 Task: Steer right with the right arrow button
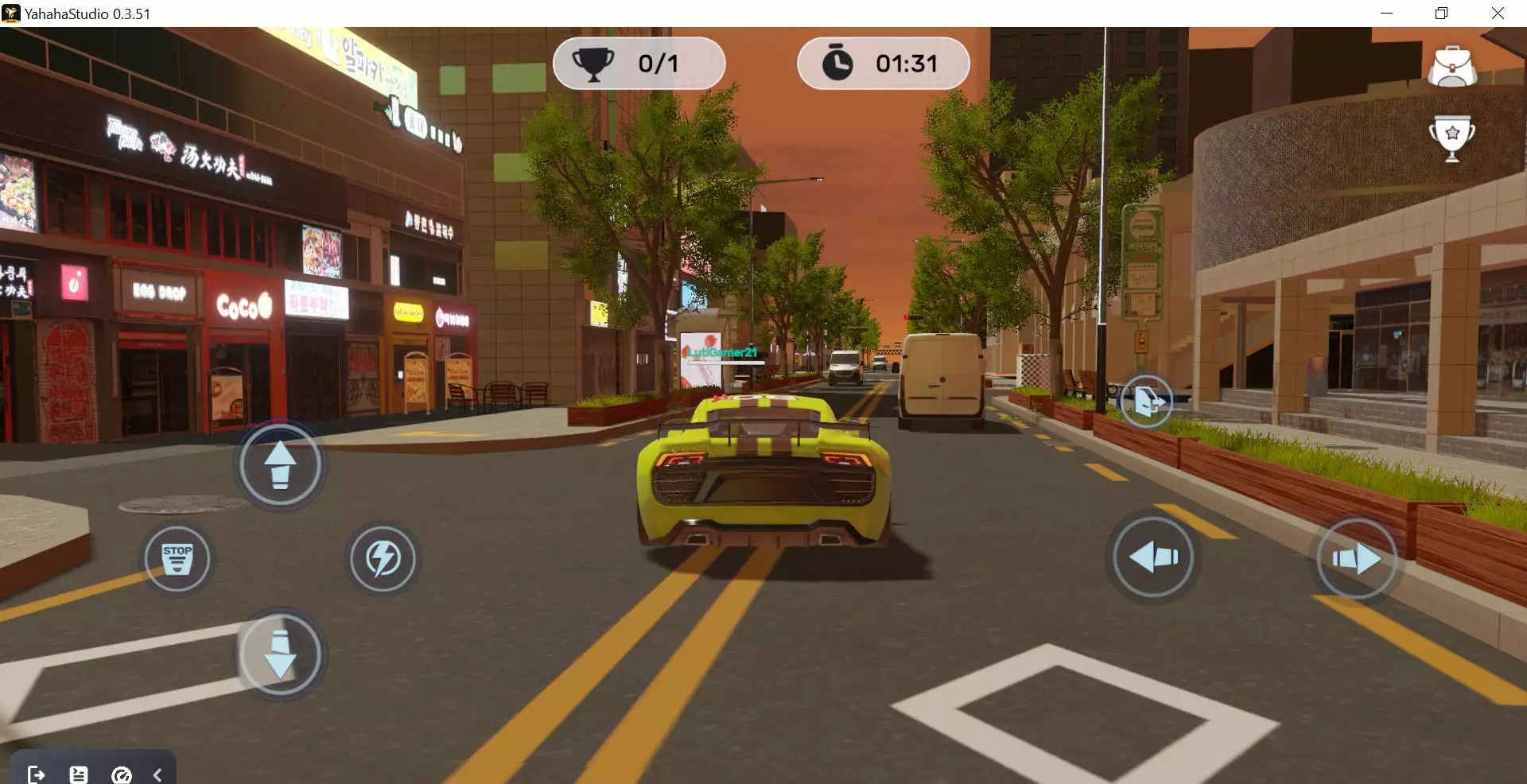click(x=1357, y=559)
